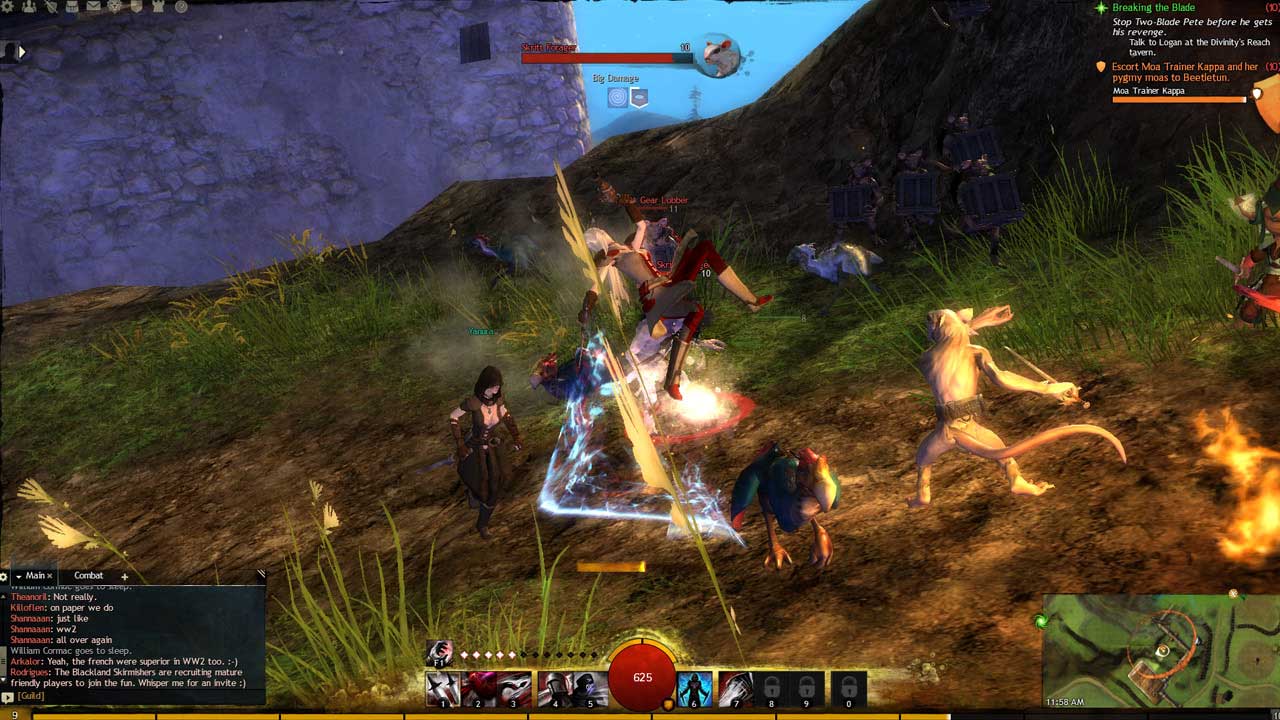Switch to the Combat chat tab
Image resolution: width=1280 pixels, height=720 pixels.
click(x=88, y=576)
